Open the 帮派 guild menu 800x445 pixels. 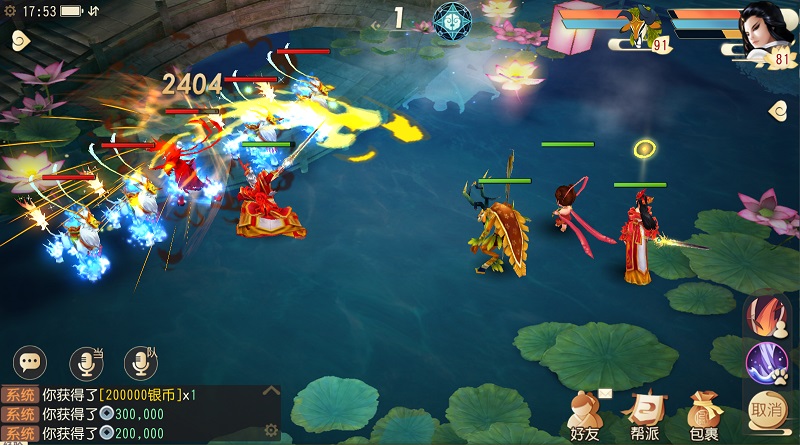click(644, 414)
